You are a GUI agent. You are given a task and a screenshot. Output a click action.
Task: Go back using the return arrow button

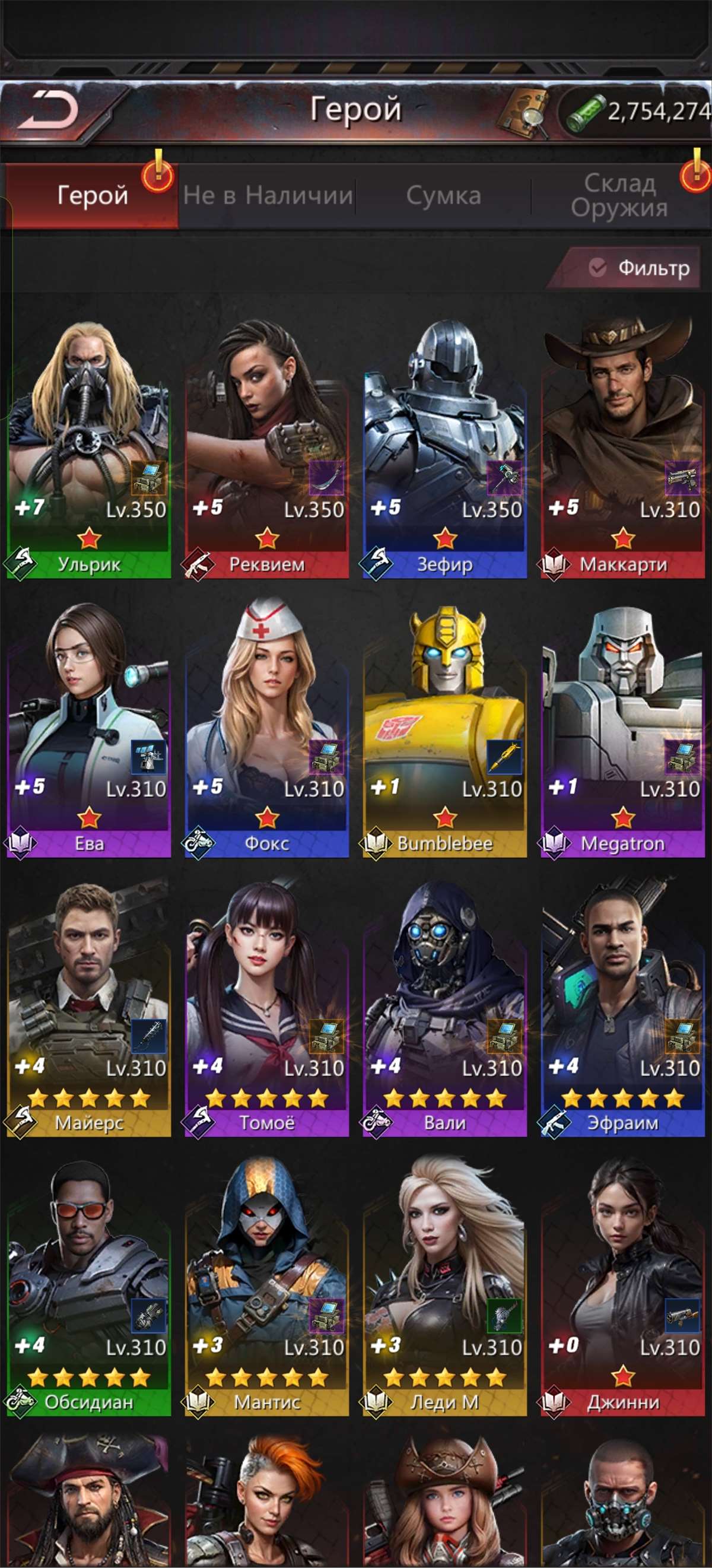point(49,112)
